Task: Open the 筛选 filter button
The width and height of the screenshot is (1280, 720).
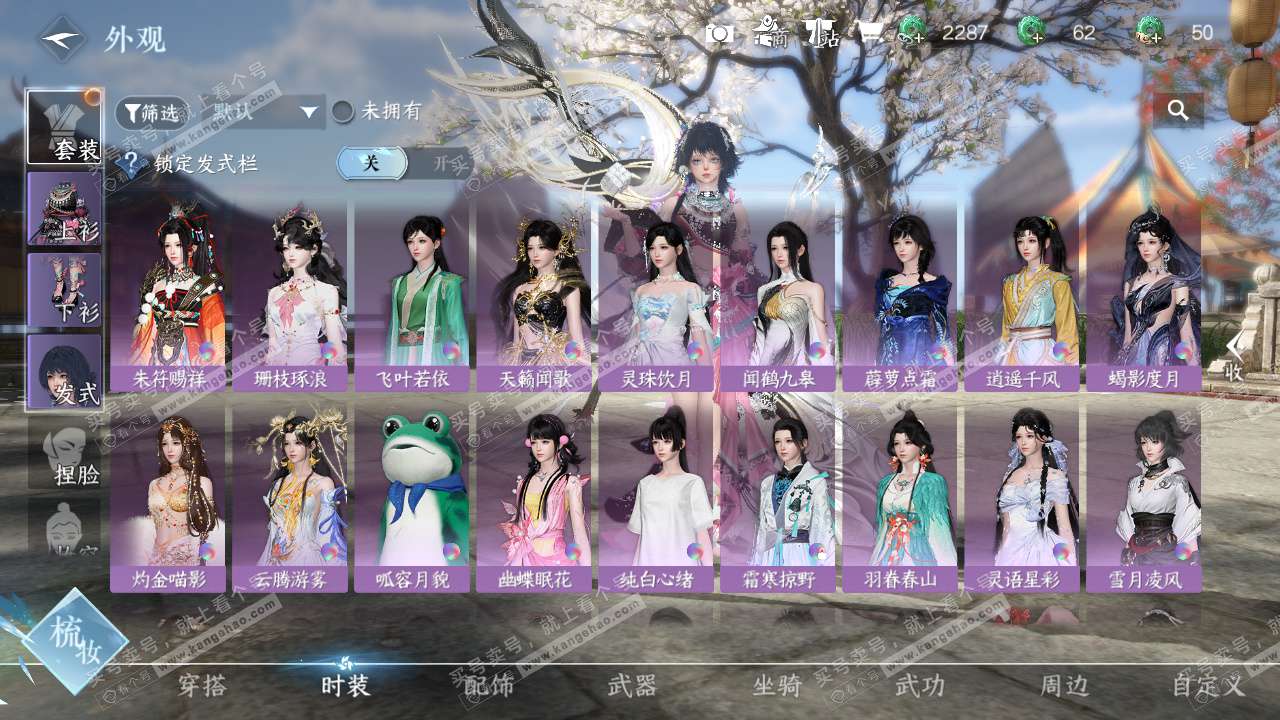Action: point(151,112)
